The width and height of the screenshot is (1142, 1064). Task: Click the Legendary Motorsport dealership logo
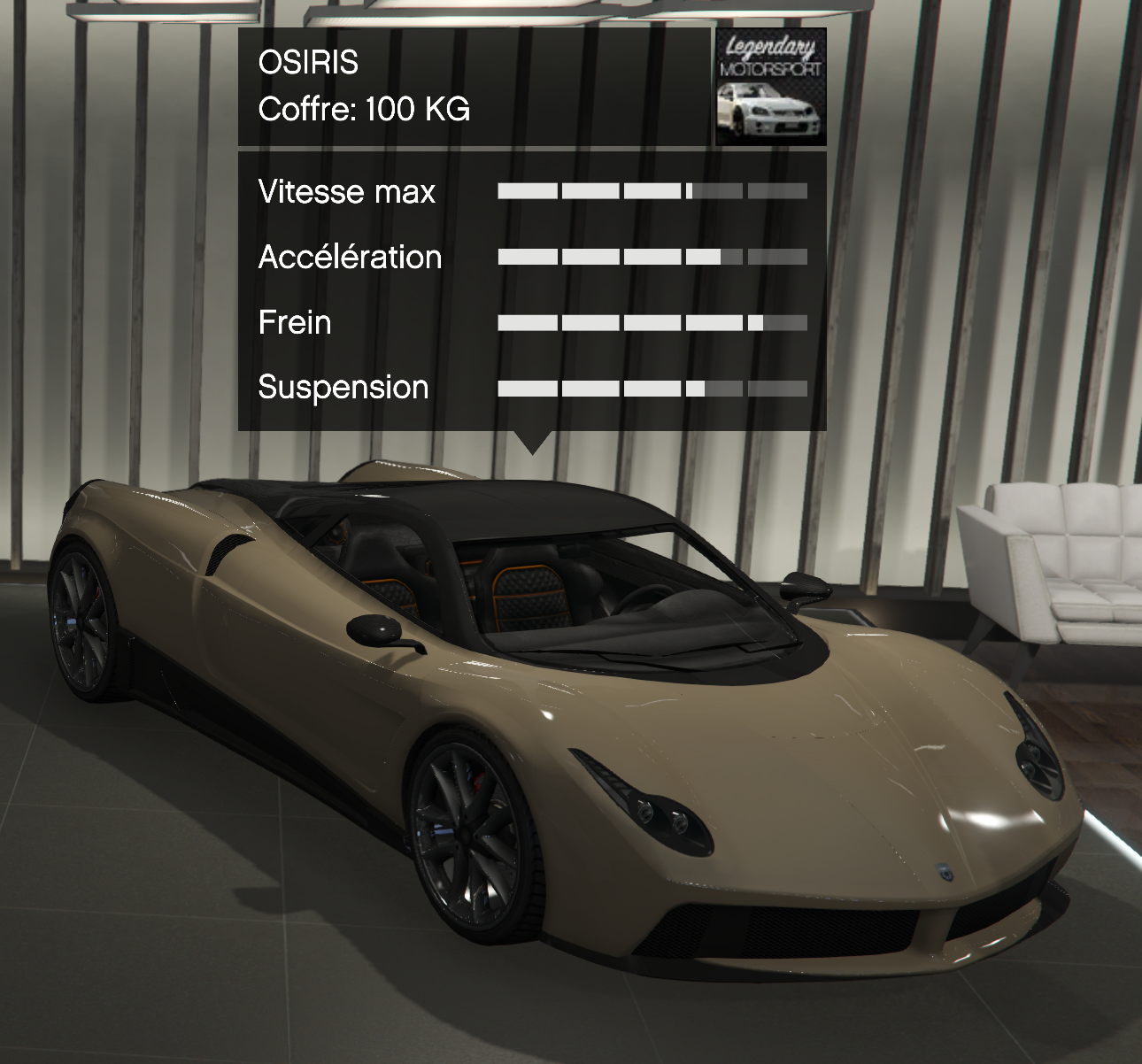click(x=770, y=87)
